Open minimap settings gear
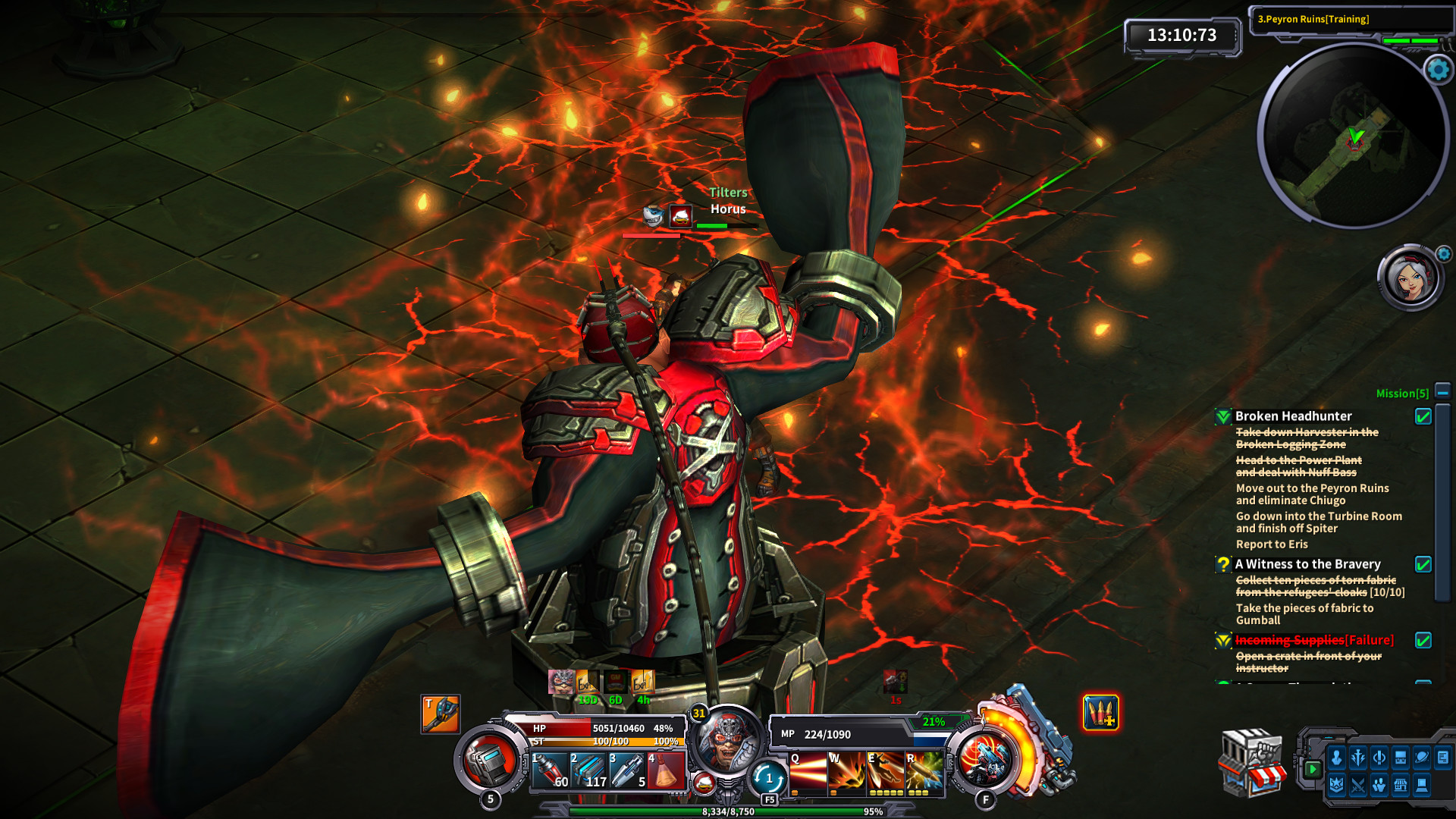The width and height of the screenshot is (1456, 819). tap(1438, 70)
